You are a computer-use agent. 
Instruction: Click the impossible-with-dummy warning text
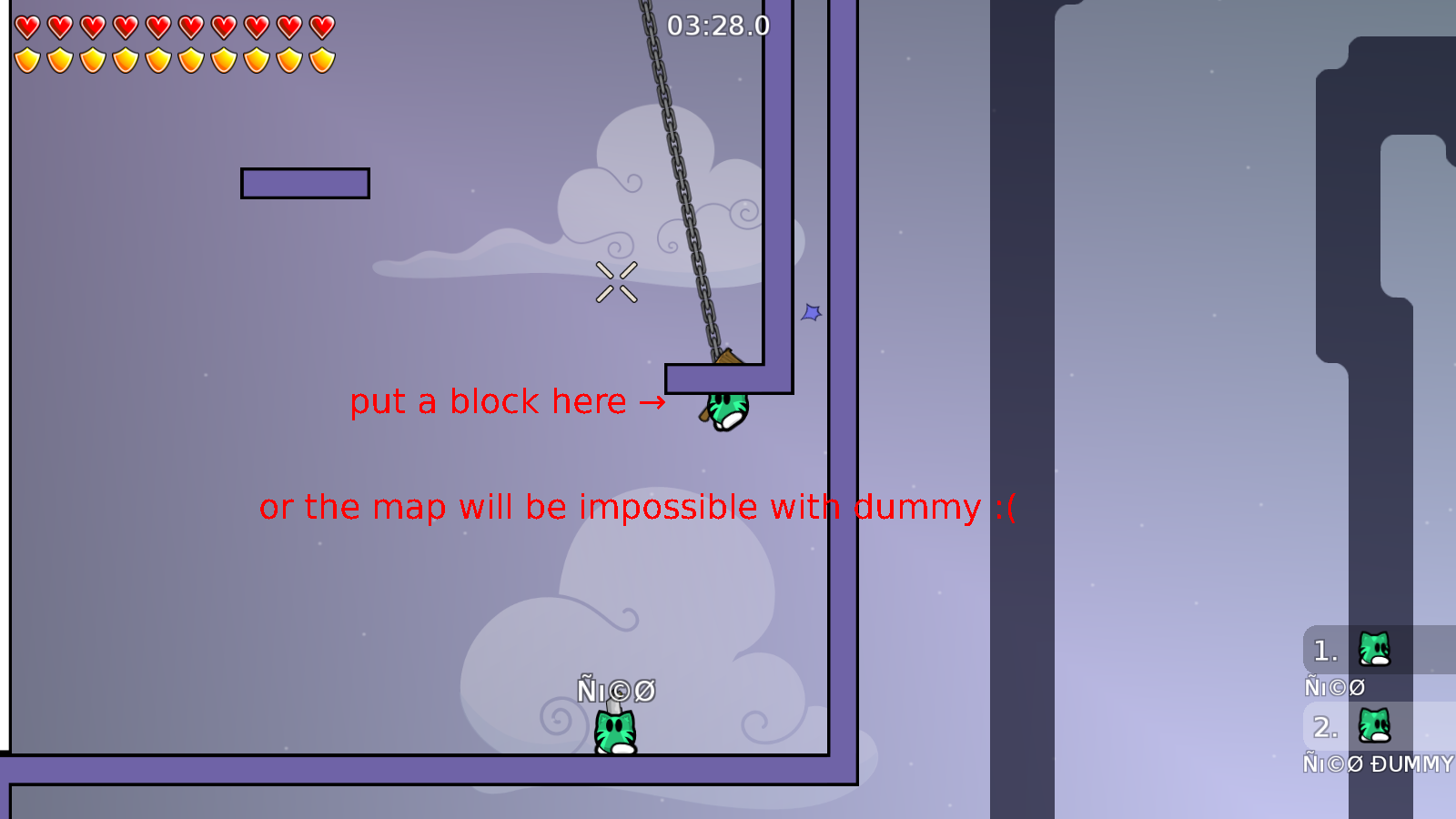pyautogui.click(x=637, y=507)
